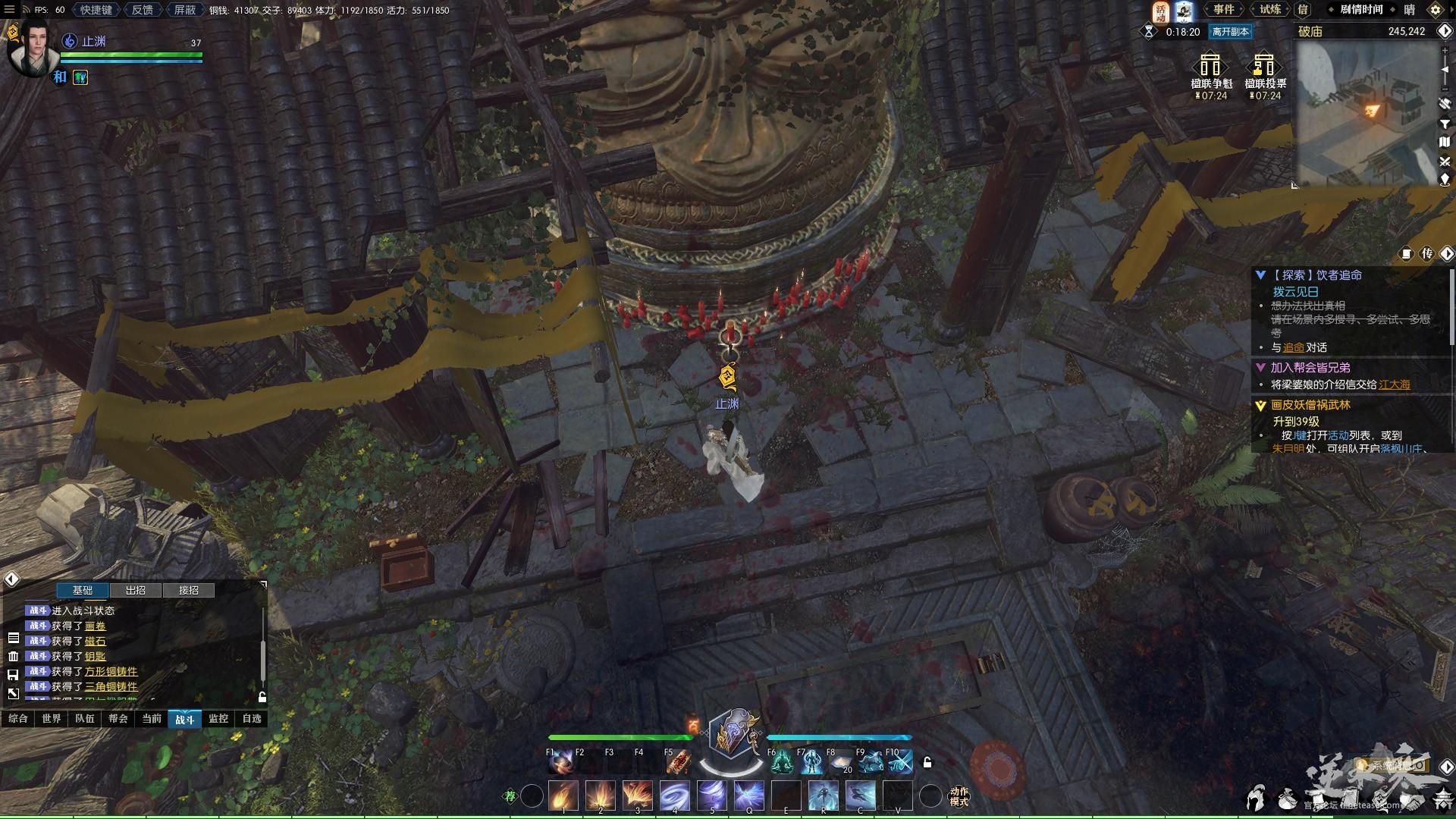Open the world map icon beside minimap
Screen dimensions: 1456x819
point(1445,142)
